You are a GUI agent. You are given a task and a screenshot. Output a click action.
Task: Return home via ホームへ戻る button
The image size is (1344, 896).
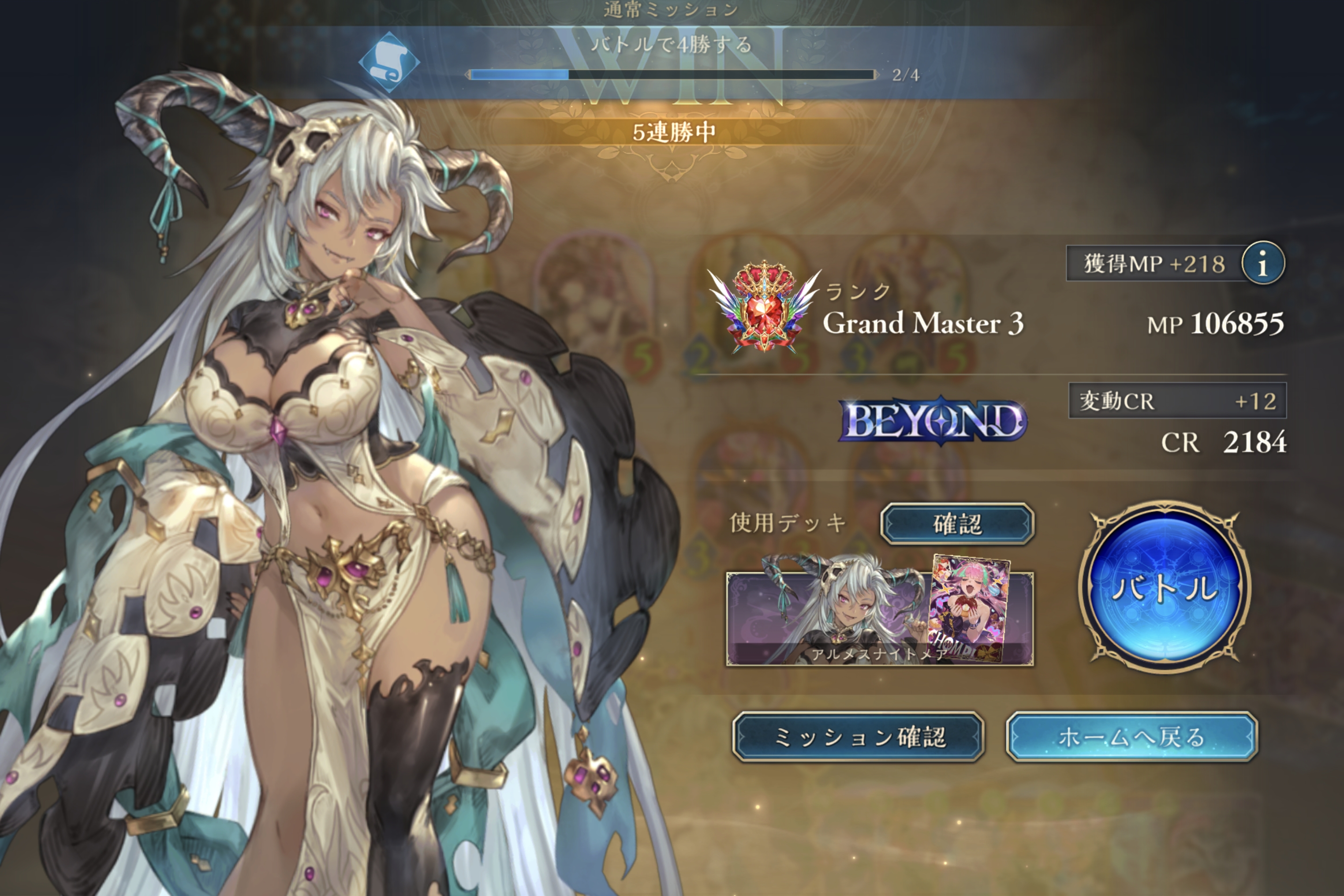[x=1131, y=737]
